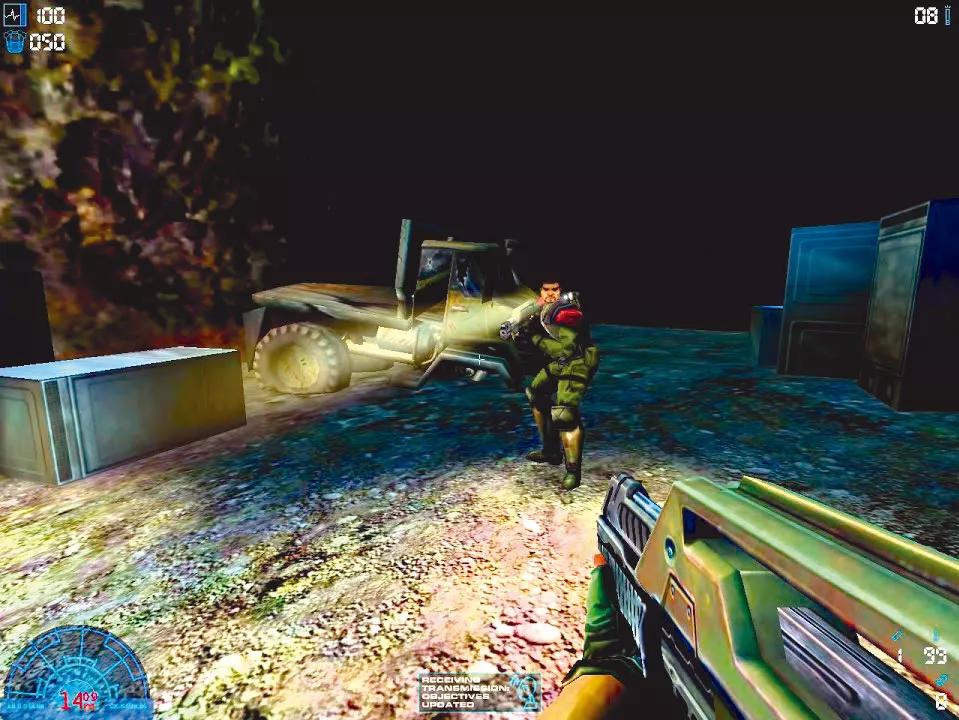Click the blue armor vest icon
The image size is (959, 720).
click(x=15, y=42)
